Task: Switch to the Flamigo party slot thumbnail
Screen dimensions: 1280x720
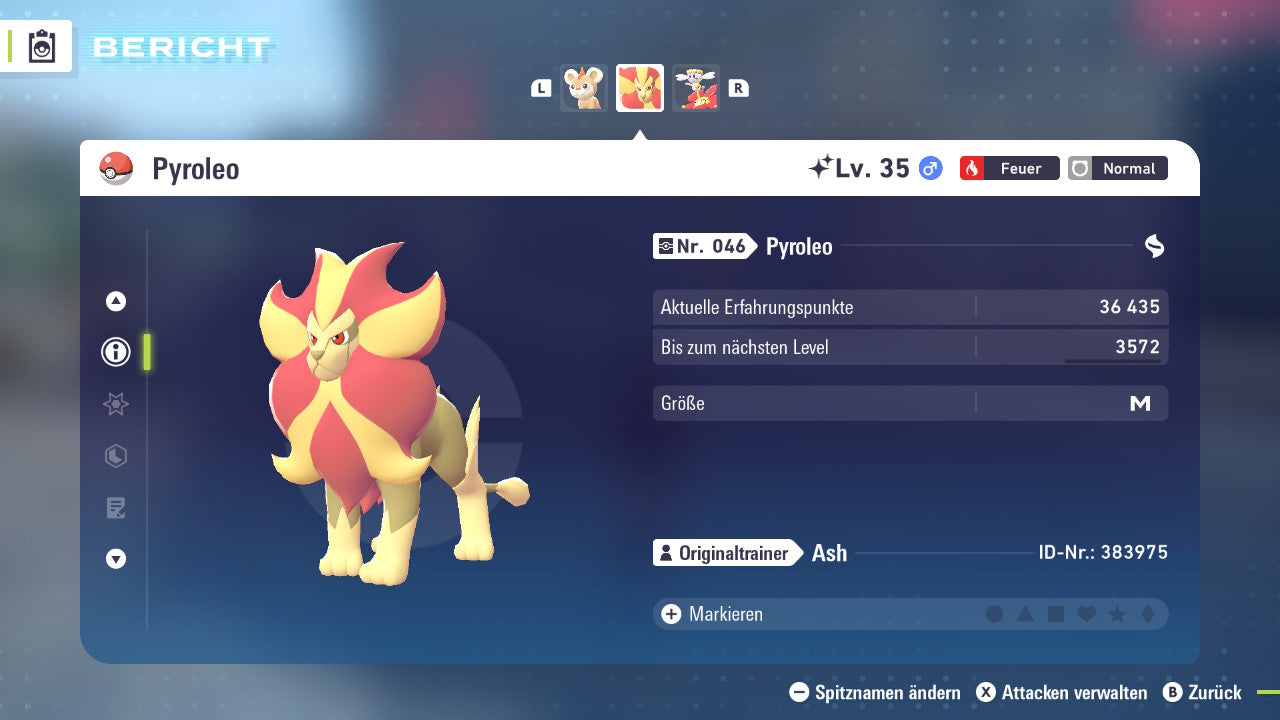Action: 696,88
